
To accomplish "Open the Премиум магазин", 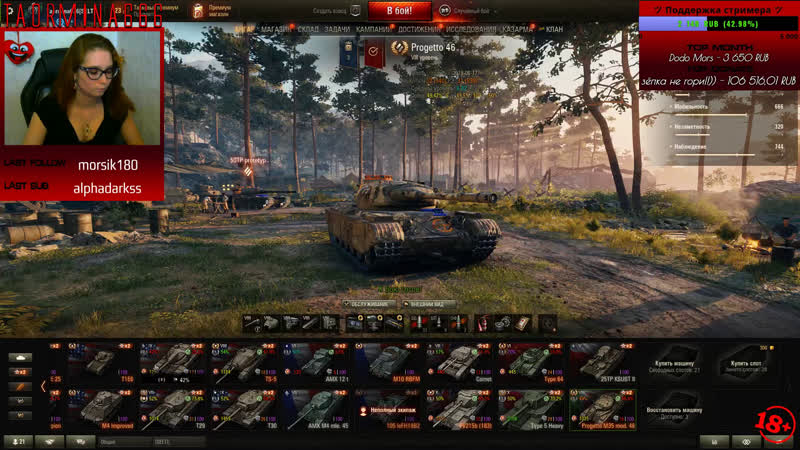I will (x=218, y=11).
